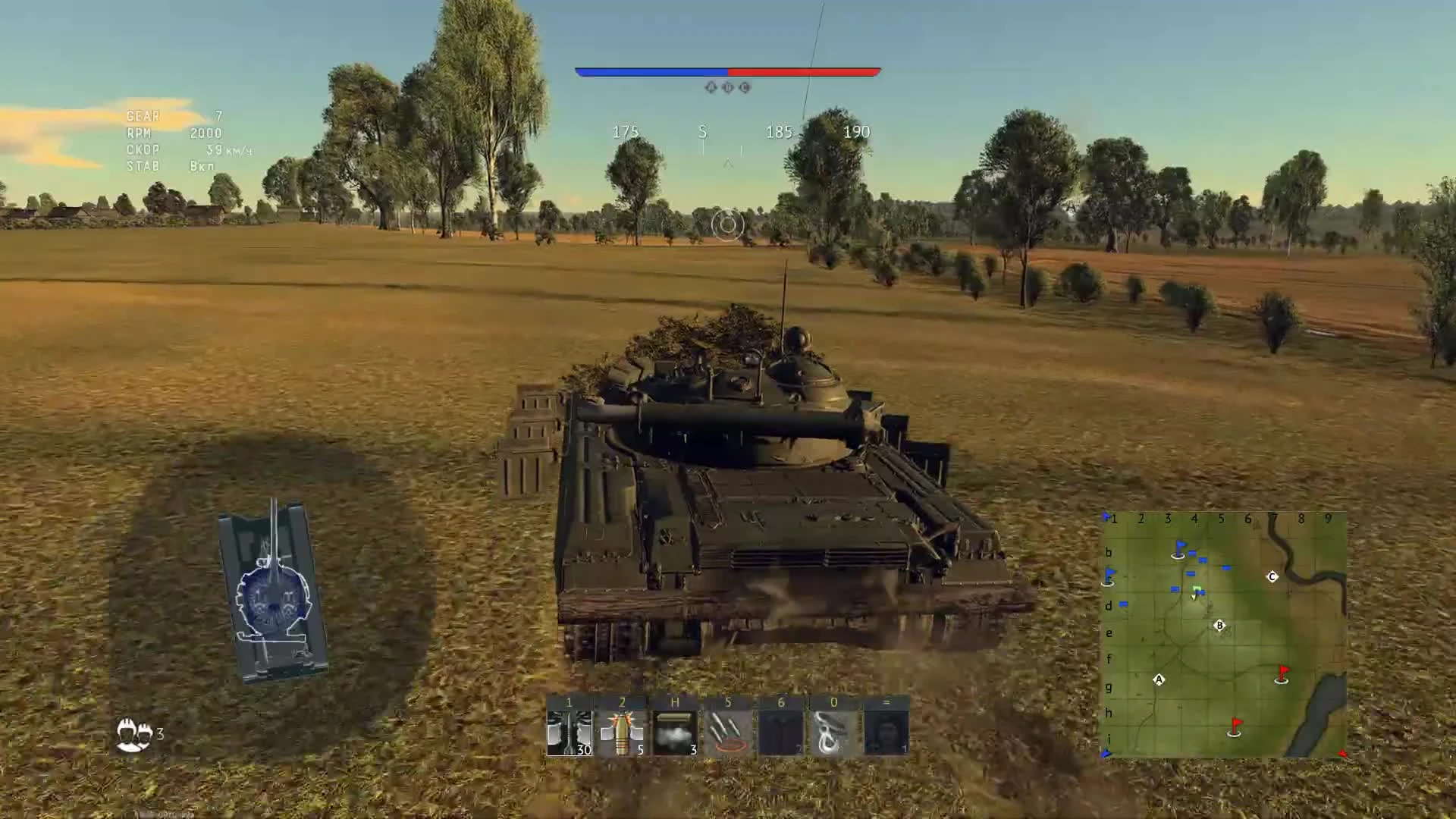1456x819 pixels.
Task: Click capture point B on the minimap
Action: click(x=1219, y=625)
